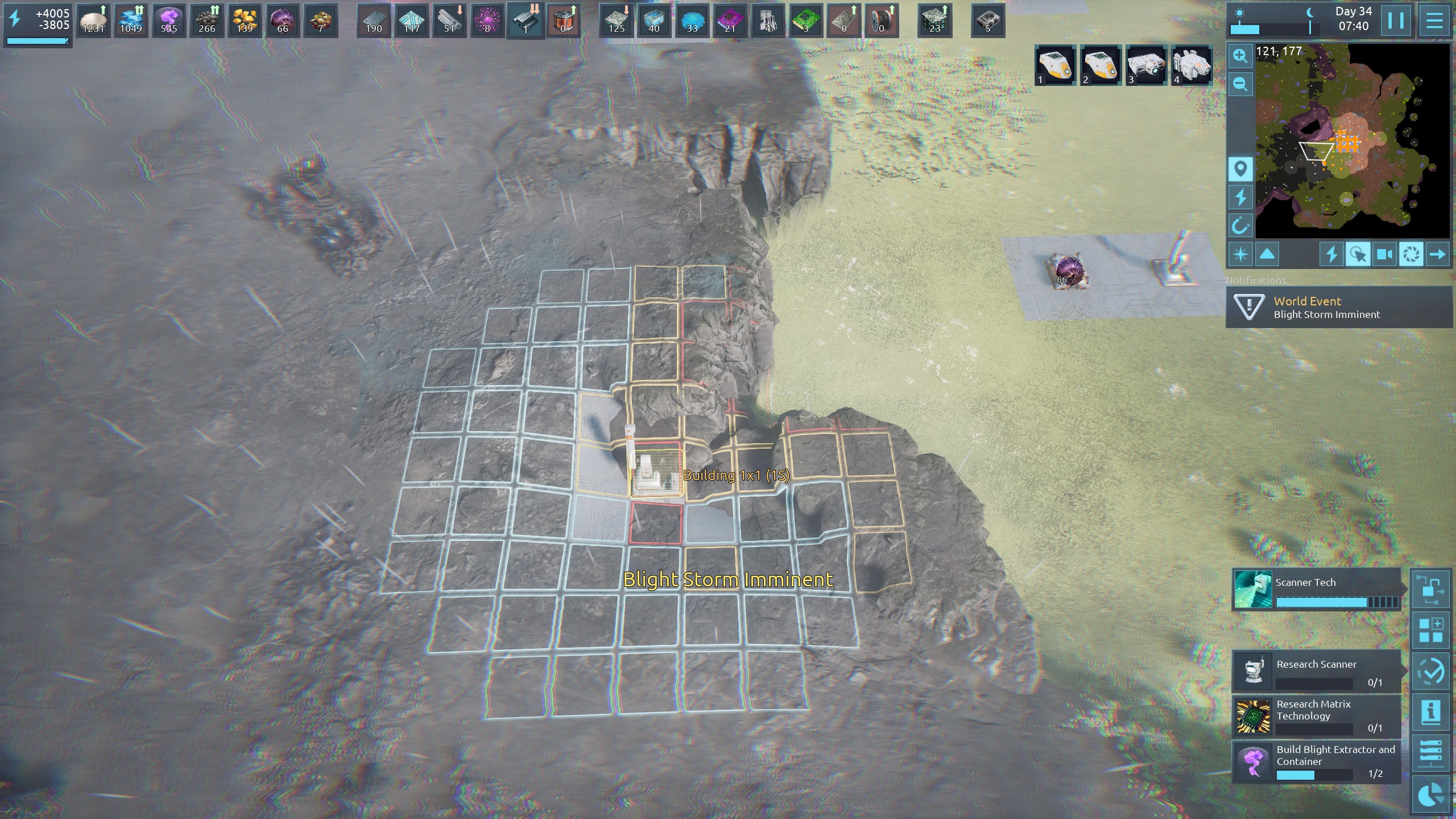This screenshot has width=1456, height=819.
Task: Click the right arrow under the minimap
Action: pos(1437,254)
